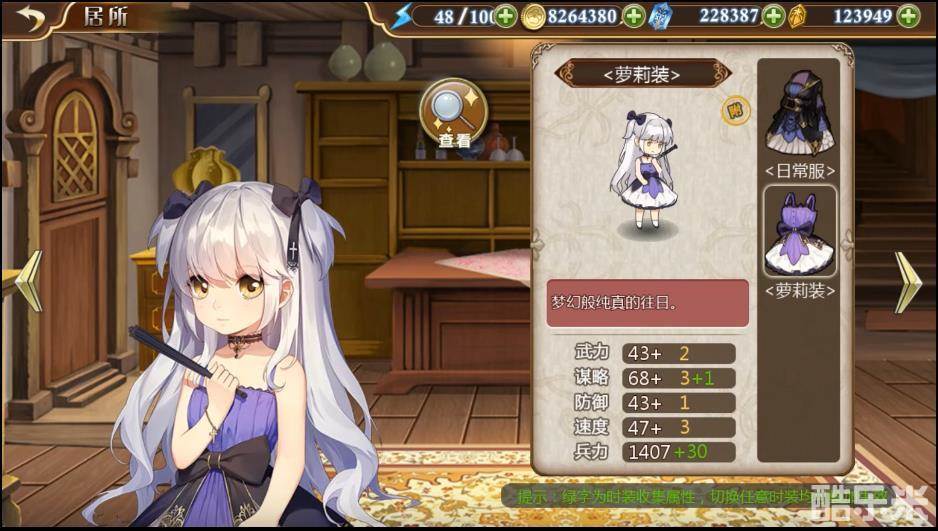Click the round 附 badge icon
The height and width of the screenshot is (531, 938).
(x=734, y=110)
